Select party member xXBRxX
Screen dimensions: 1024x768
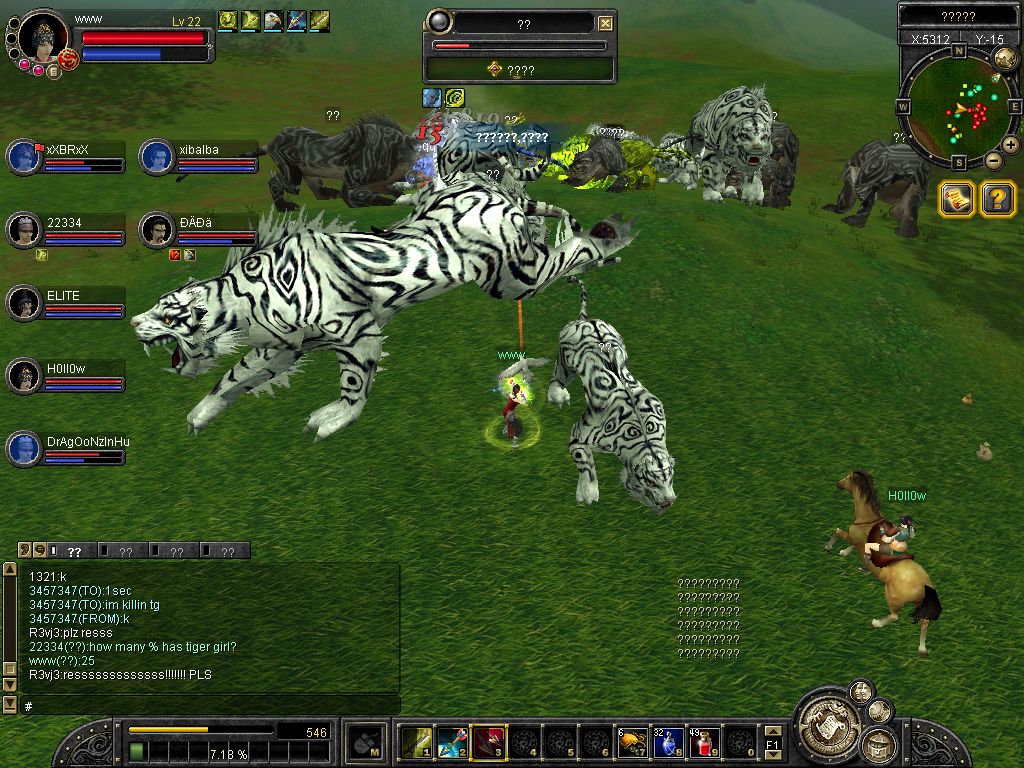[x=22, y=157]
